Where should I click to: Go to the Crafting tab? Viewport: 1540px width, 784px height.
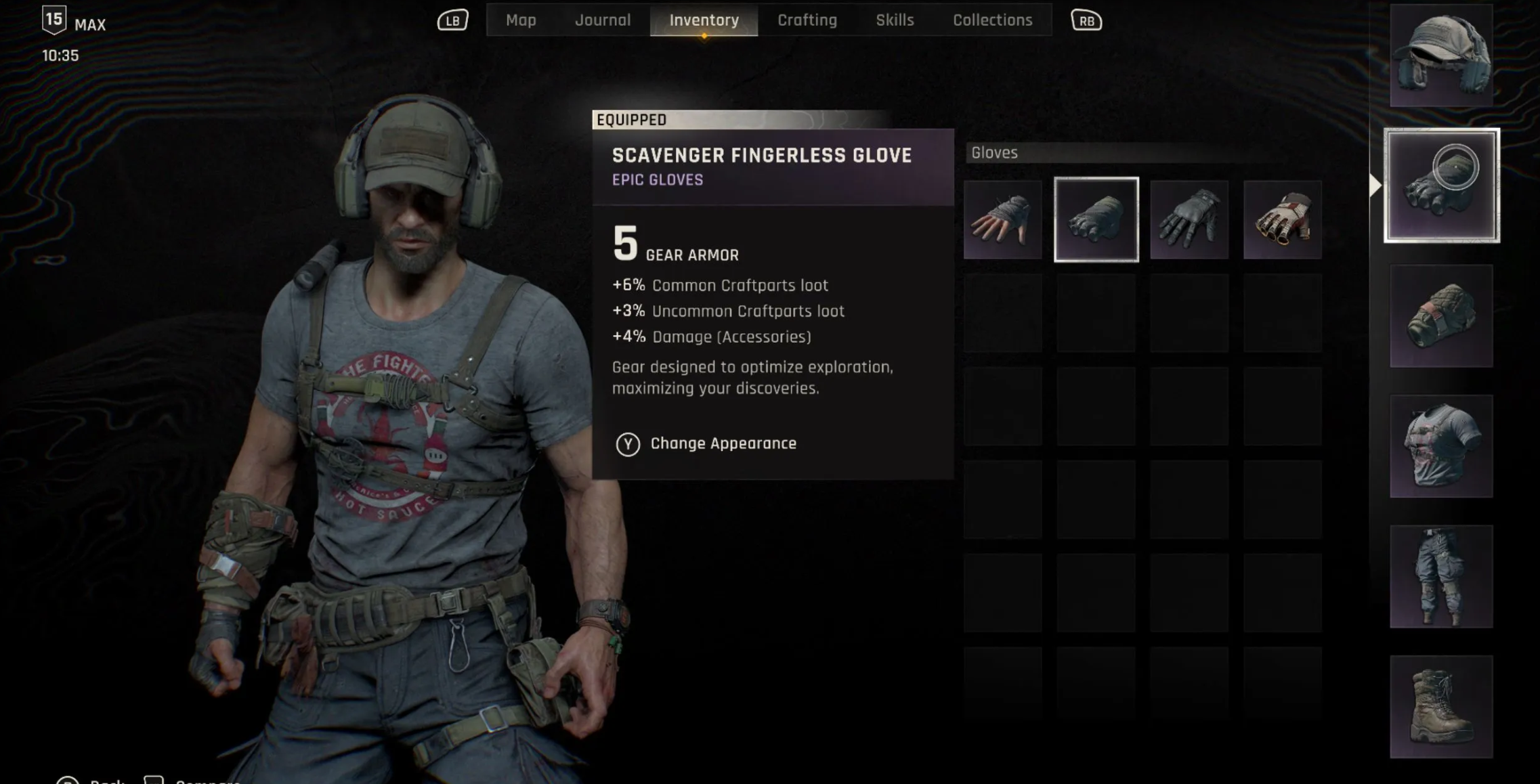[807, 20]
